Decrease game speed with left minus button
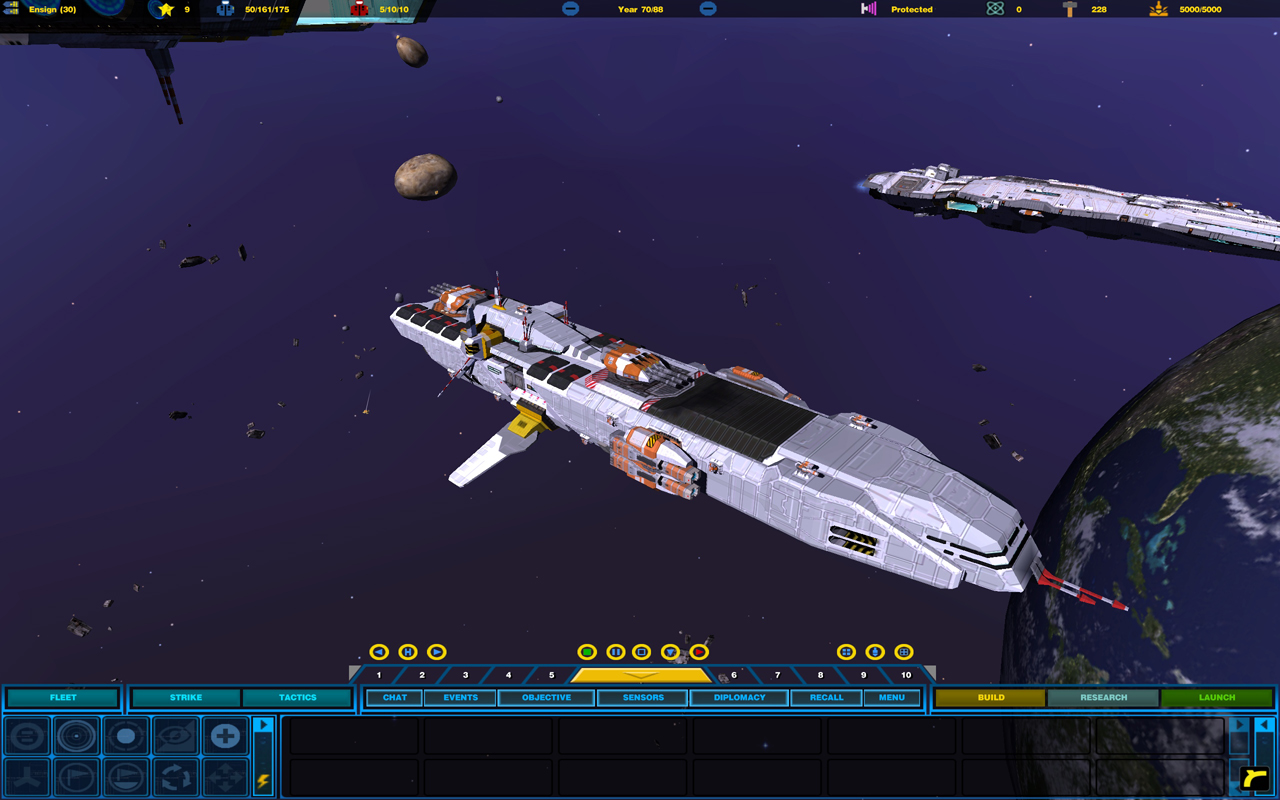The width and height of the screenshot is (1280, 800). click(x=570, y=9)
